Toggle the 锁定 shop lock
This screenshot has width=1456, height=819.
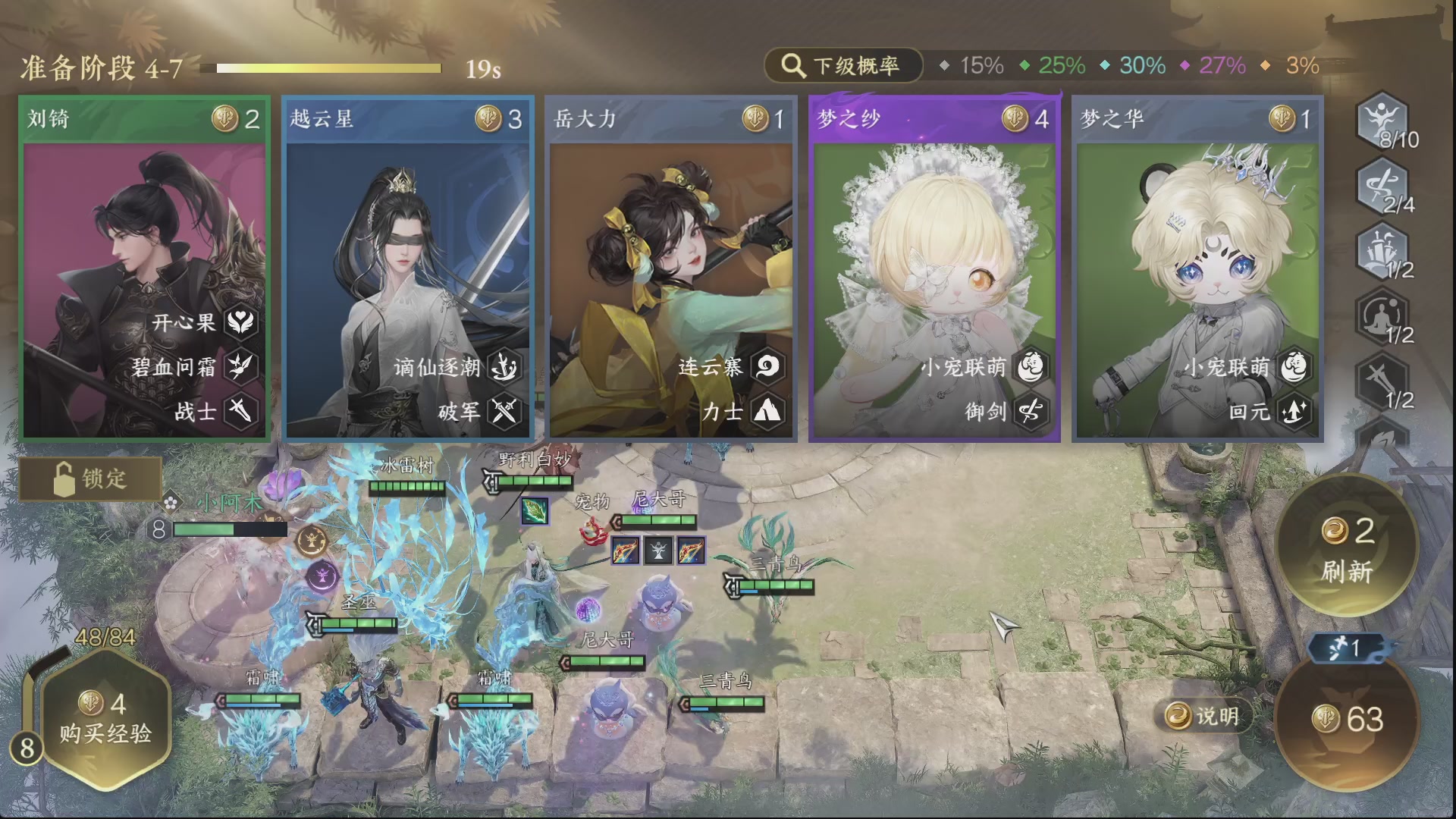(x=89, y=479)
